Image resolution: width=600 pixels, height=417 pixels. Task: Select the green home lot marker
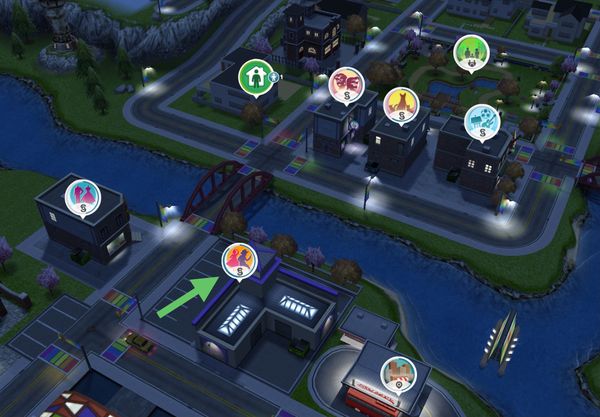[x=255, y=76]
